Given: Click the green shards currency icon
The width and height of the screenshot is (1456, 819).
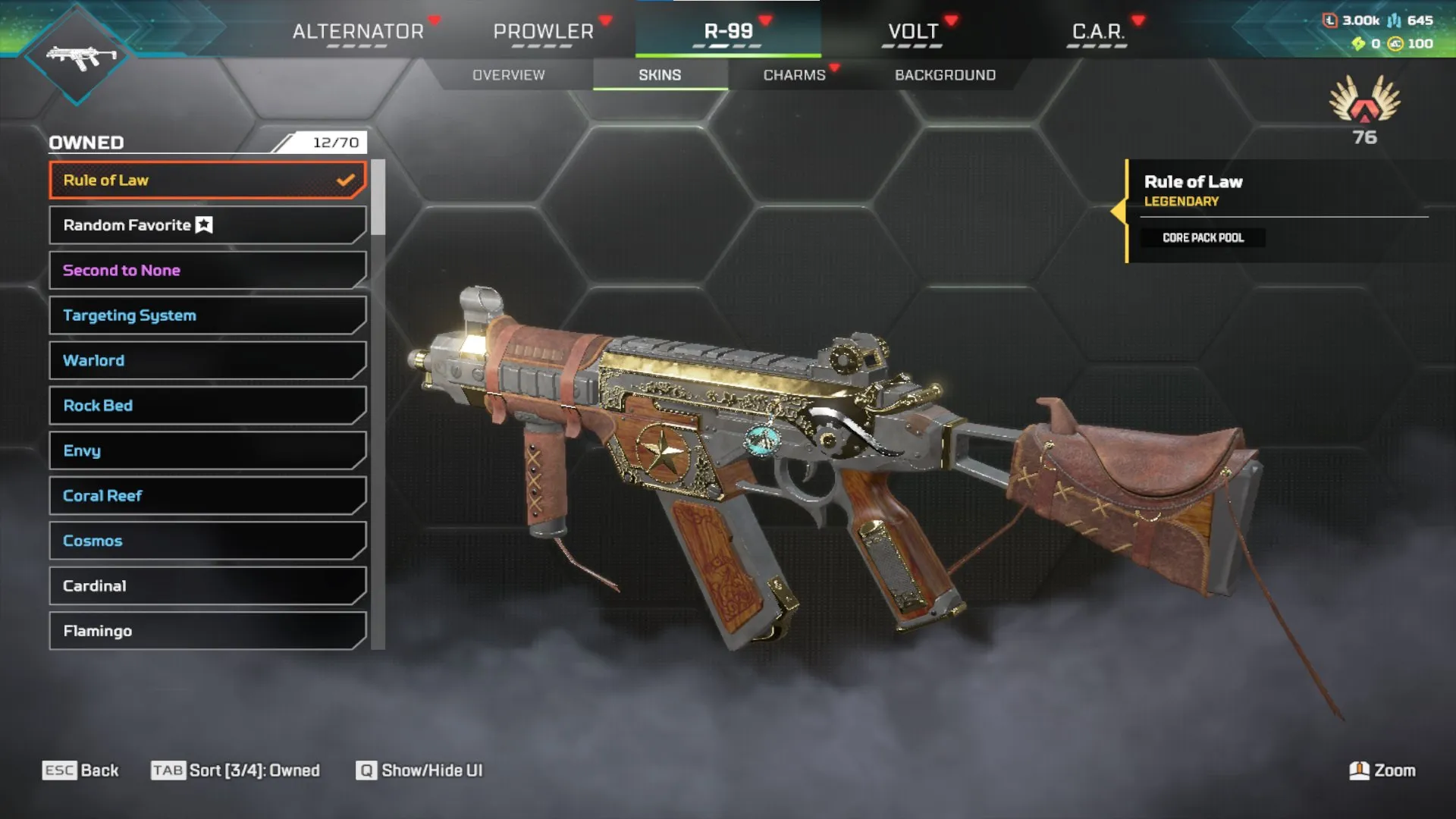Looking at the screenshot, I should [x=1358, y=44].
